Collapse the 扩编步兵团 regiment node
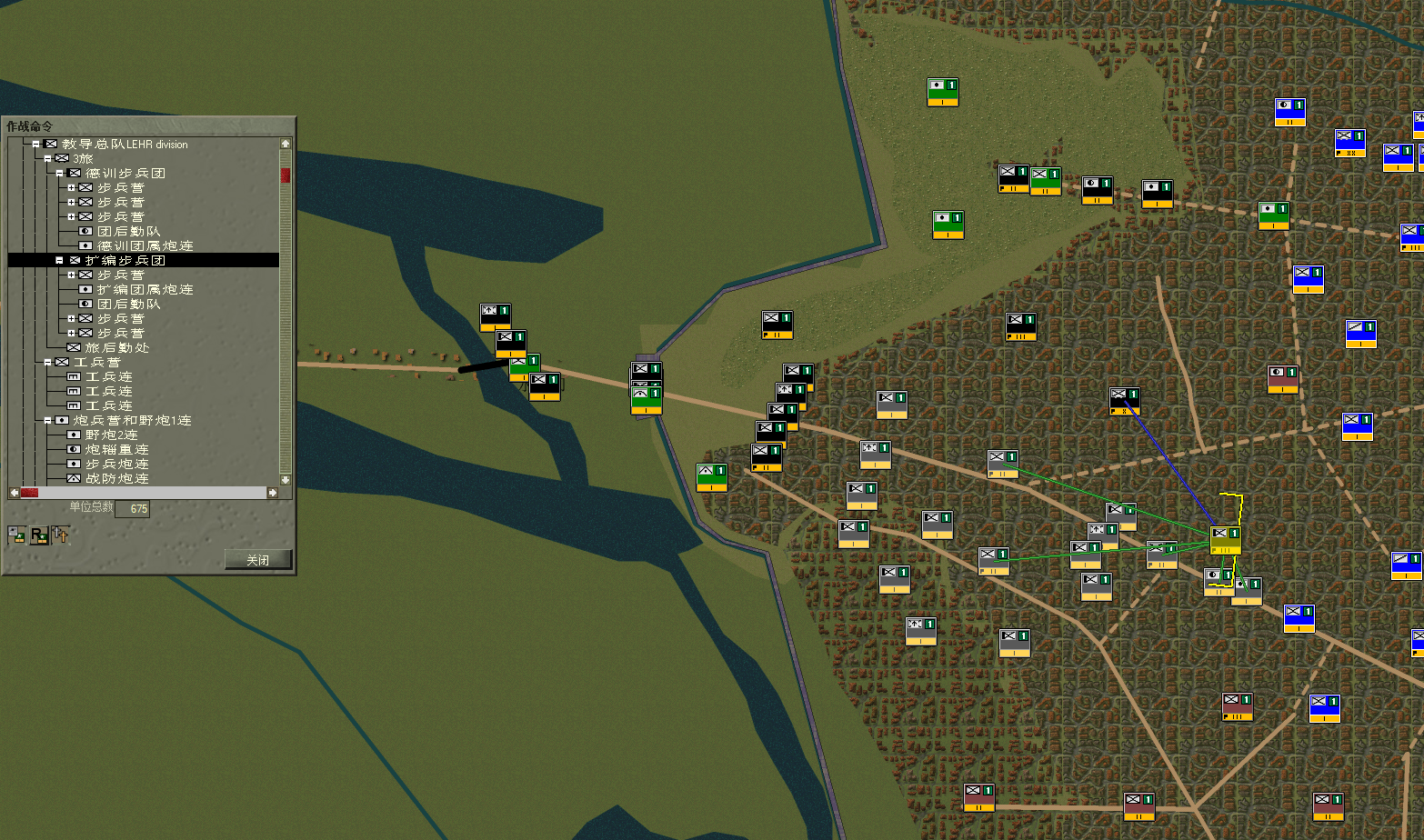This screenshot has height=840, width=1424. click(x=60, y=259)
